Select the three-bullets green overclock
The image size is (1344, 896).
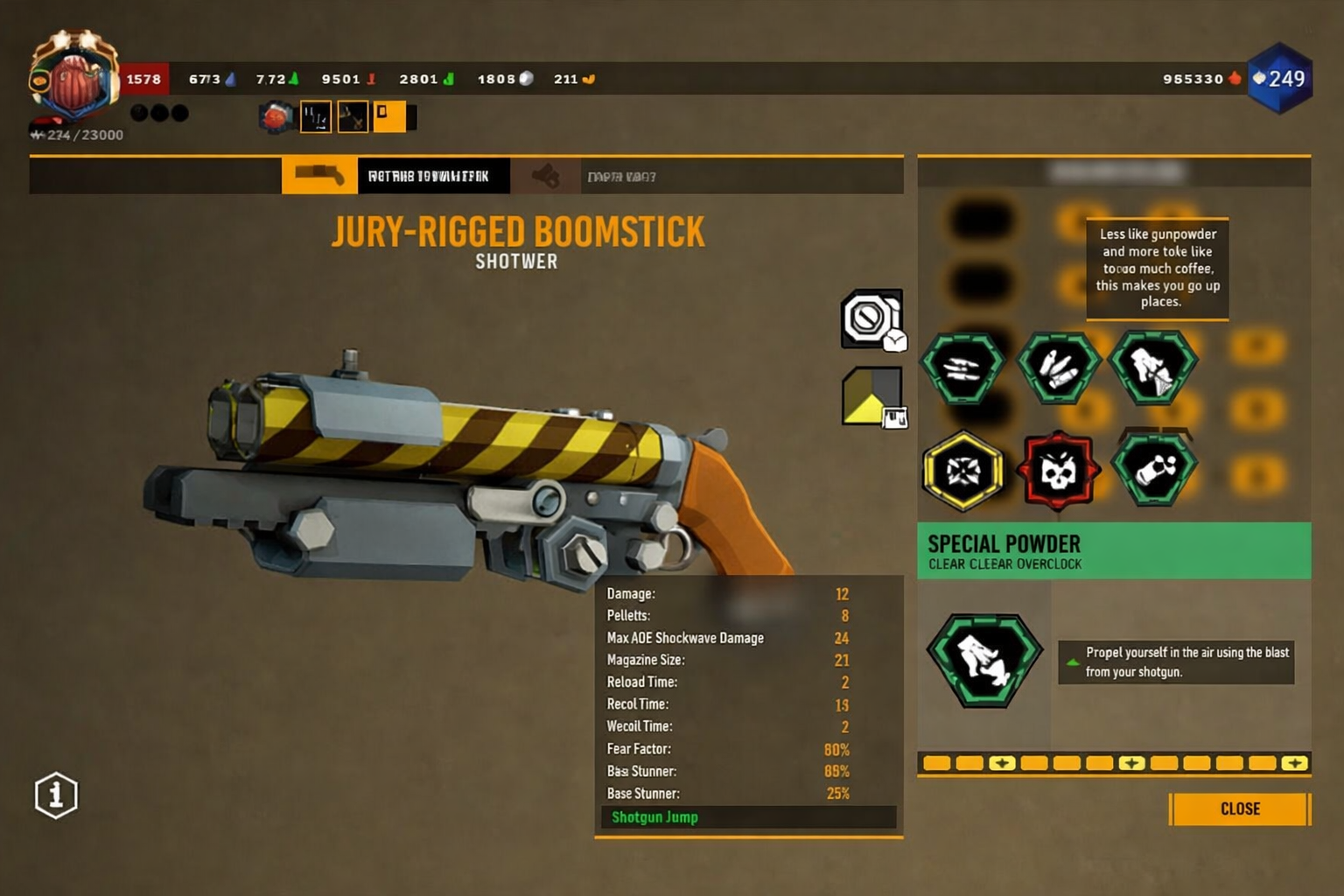tap(962, 367)
